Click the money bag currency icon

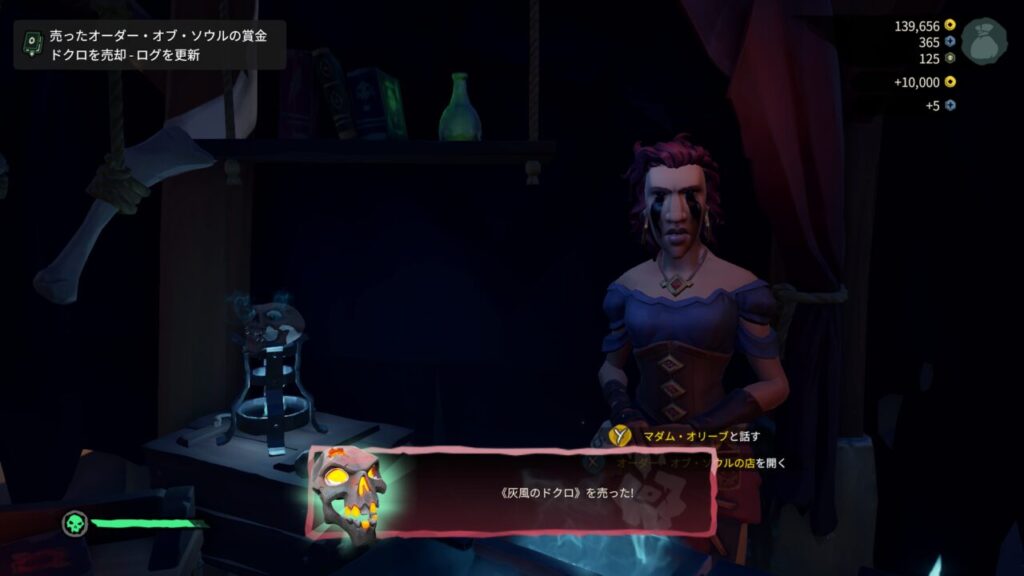coord(984,42)
